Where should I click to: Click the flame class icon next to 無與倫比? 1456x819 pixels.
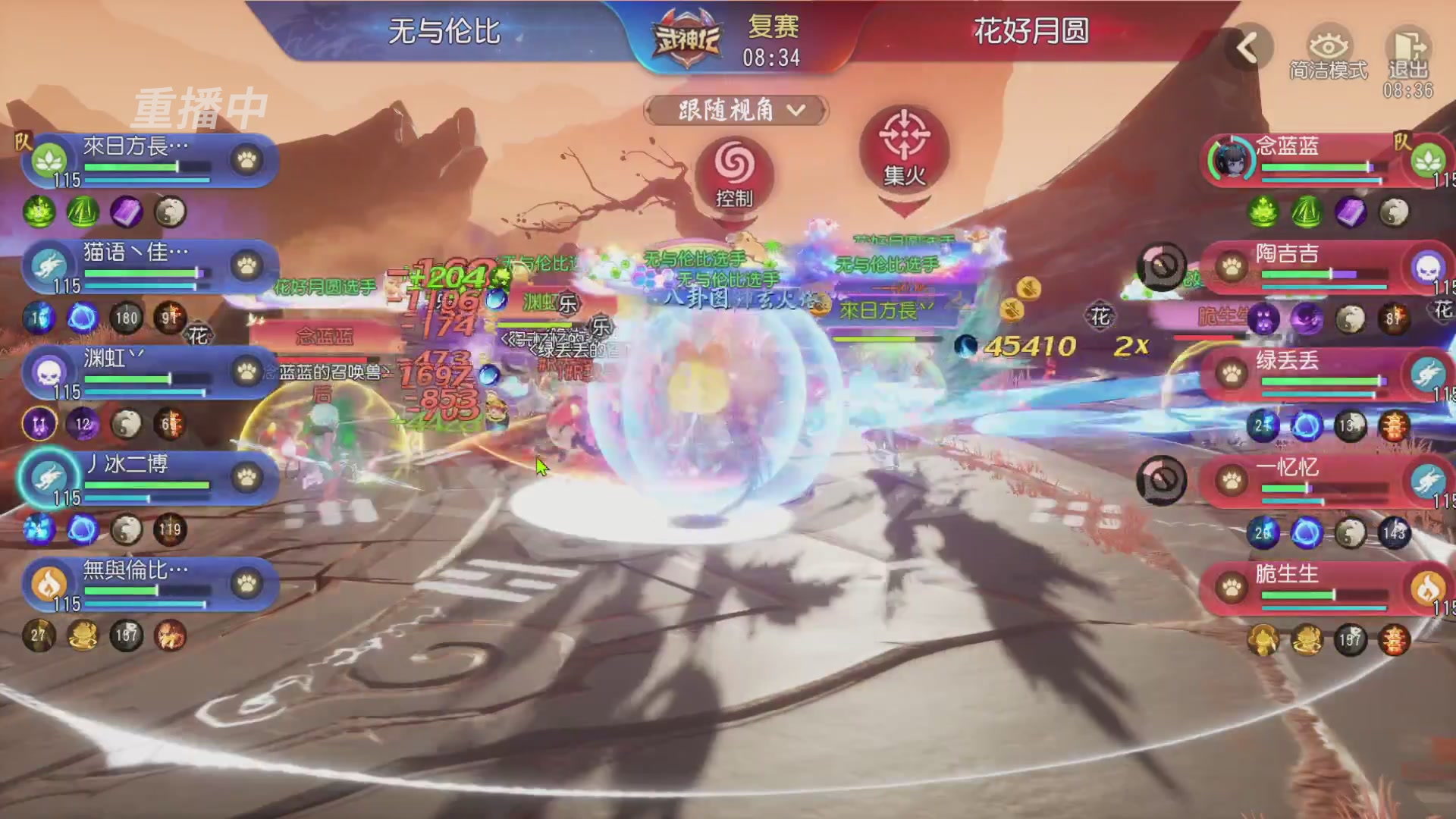coord(48,584)
